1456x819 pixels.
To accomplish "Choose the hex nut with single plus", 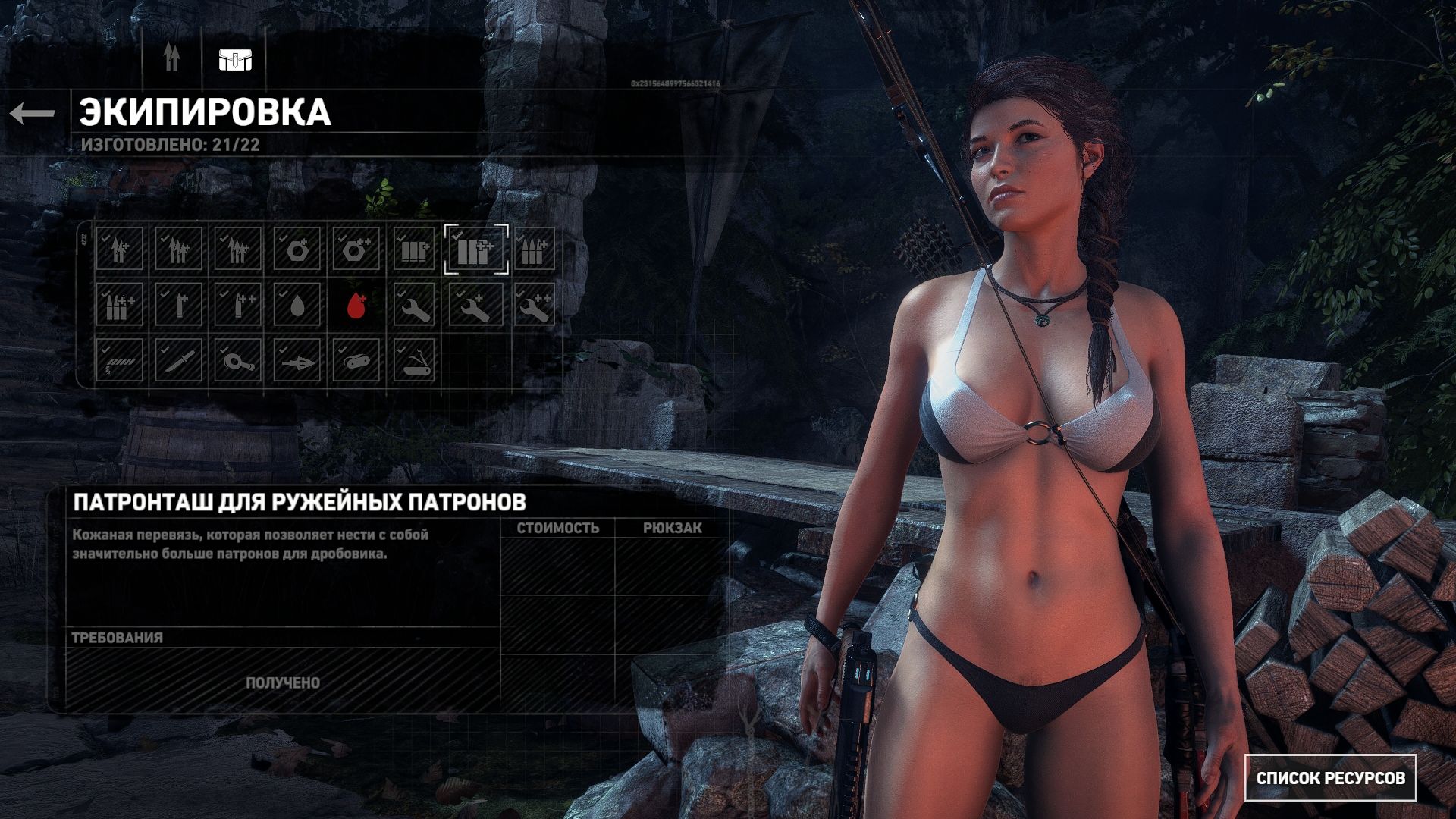I will click(297, 249).
